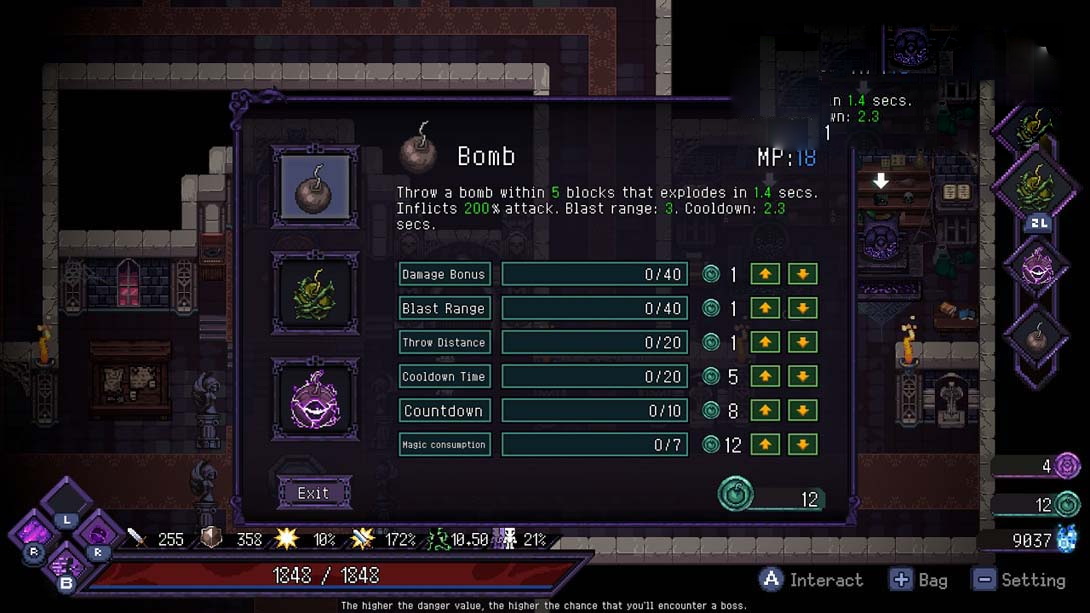Decrease the Countdown upgrade
1090x613 pixels.
[x=802, y=411]
